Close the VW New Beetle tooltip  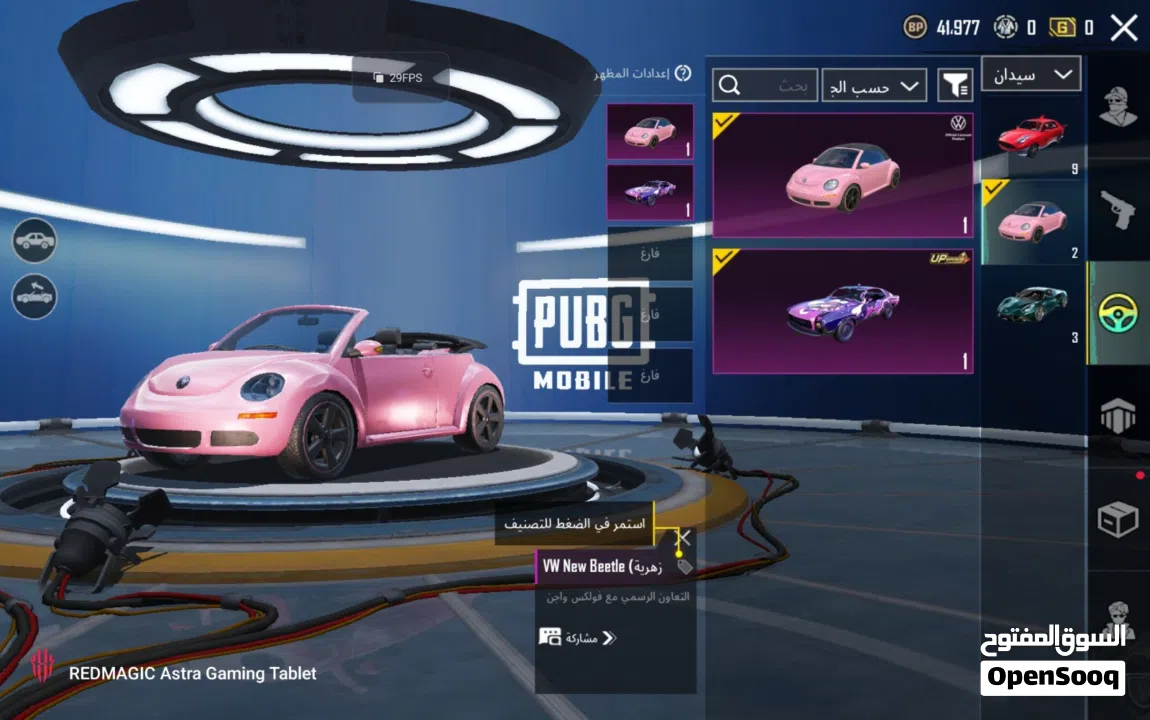pyautogui.click(x=684, y=538)
